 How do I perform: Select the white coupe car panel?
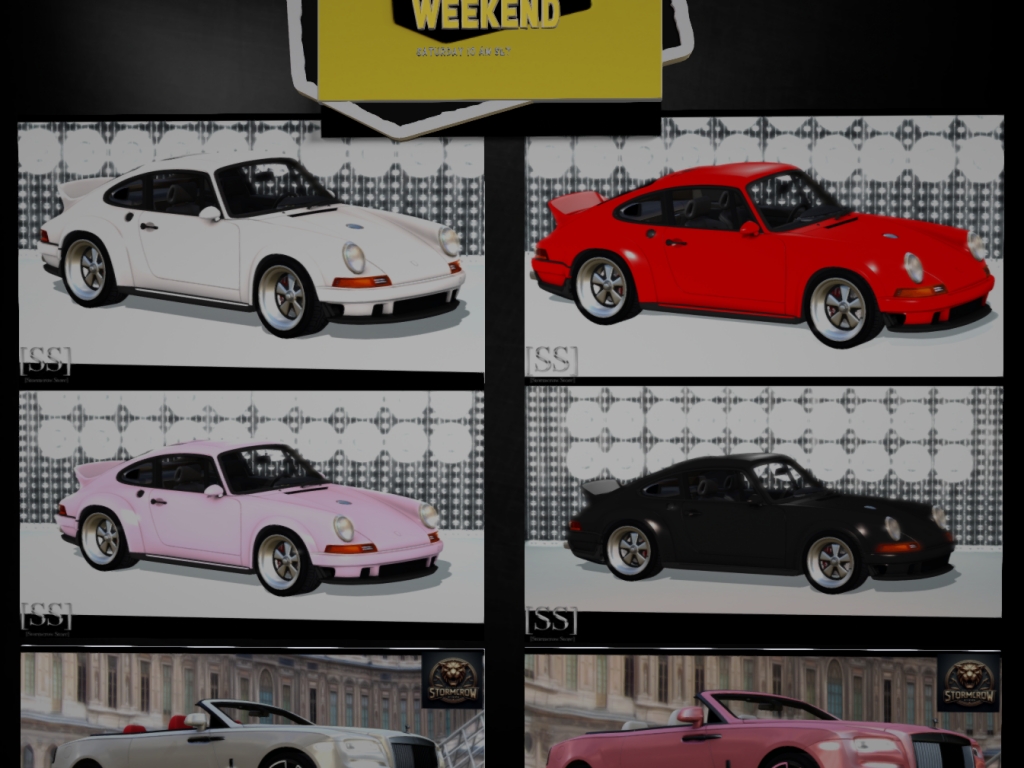[250, 245]
